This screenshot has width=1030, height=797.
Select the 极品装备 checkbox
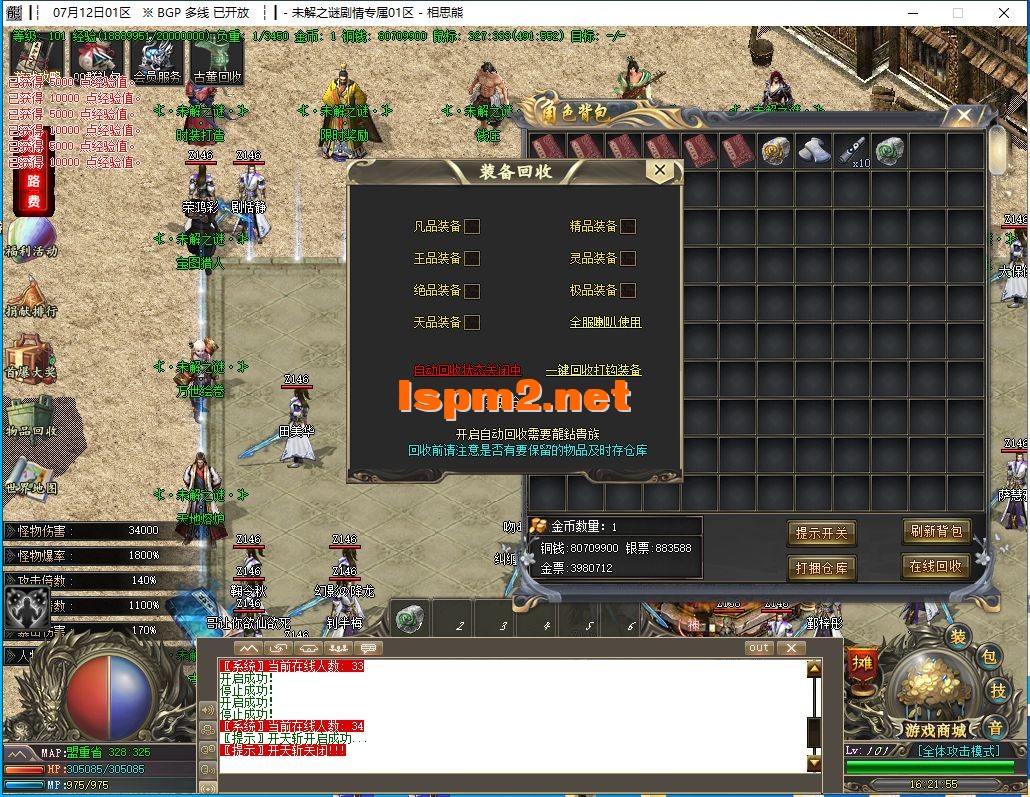coord(628,291)
